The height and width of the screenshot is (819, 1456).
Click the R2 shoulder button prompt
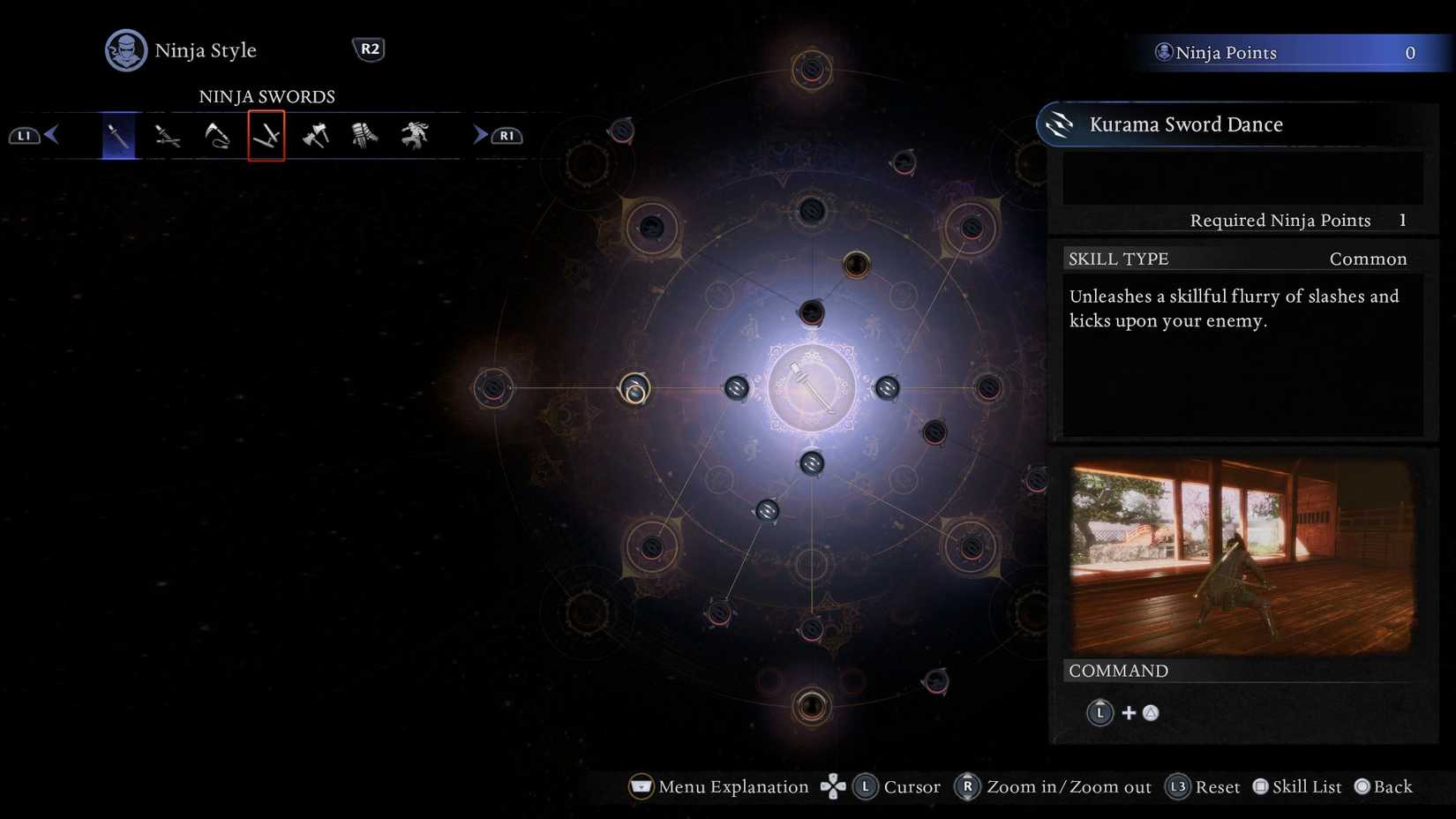coord(370,49)
